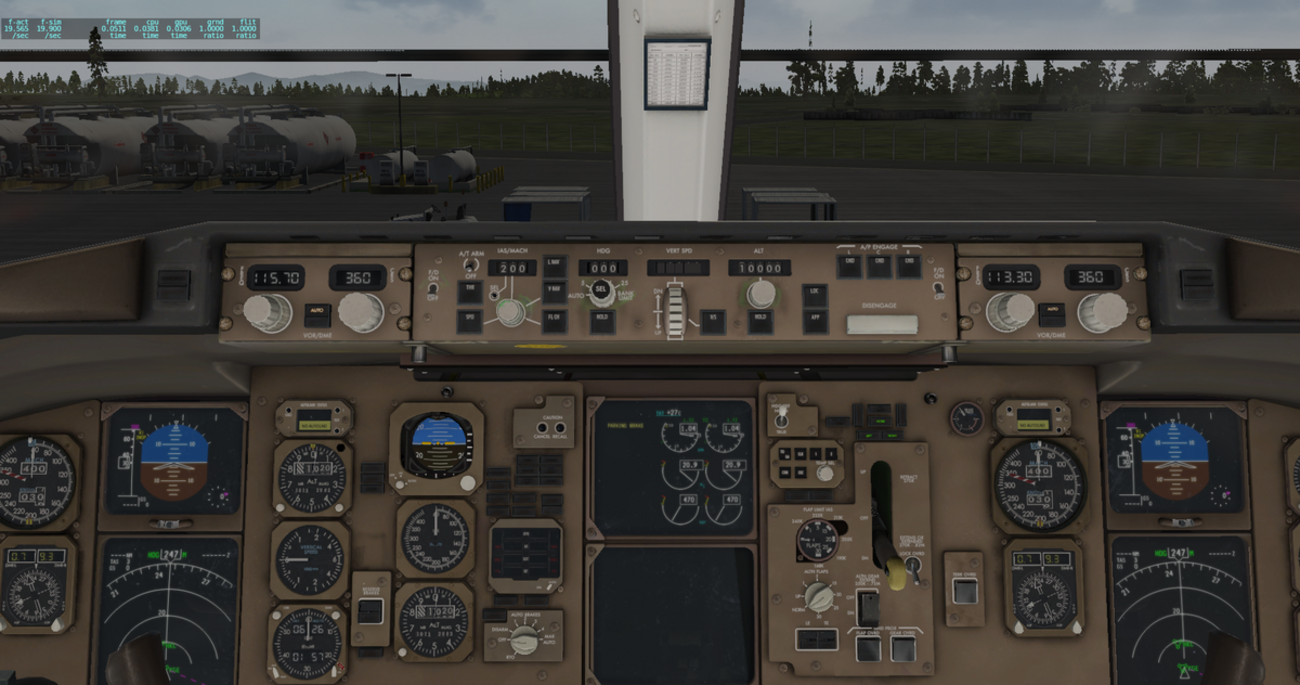Click the autopilot DISENGAGE bar
Viewport: 1300px width, 685px height.
881,324
